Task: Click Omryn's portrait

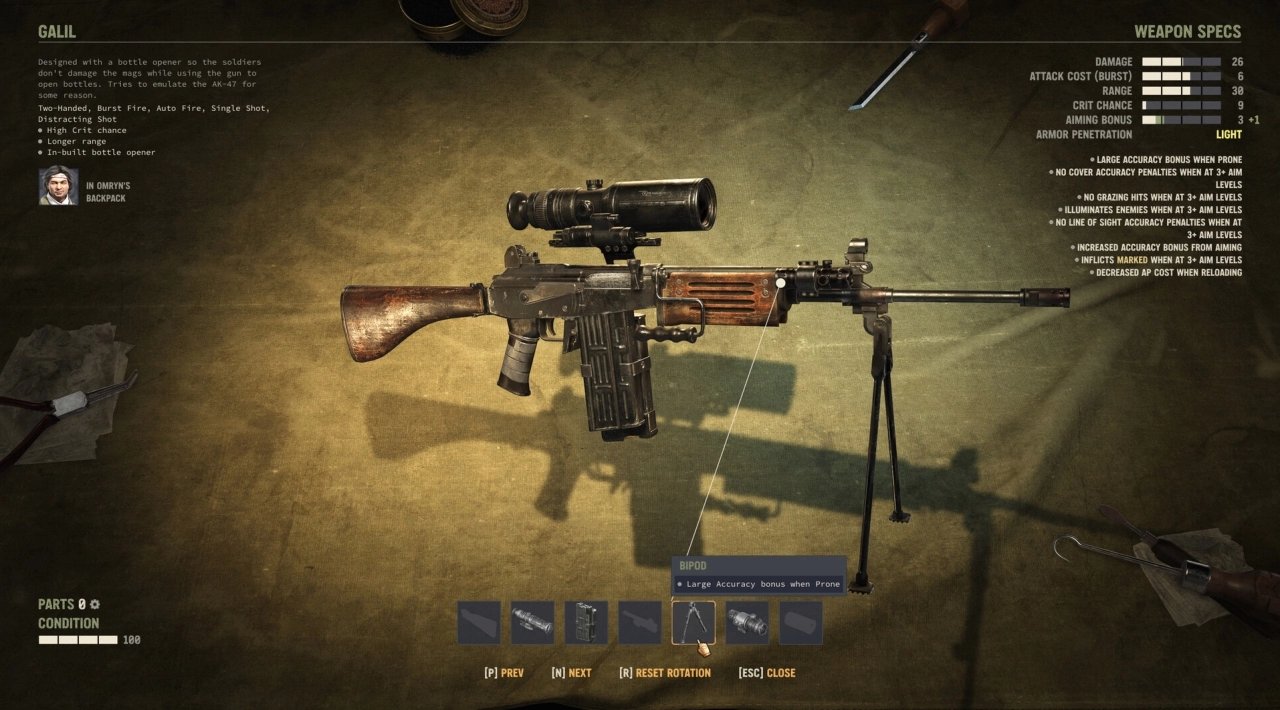Action: [59, 186]
